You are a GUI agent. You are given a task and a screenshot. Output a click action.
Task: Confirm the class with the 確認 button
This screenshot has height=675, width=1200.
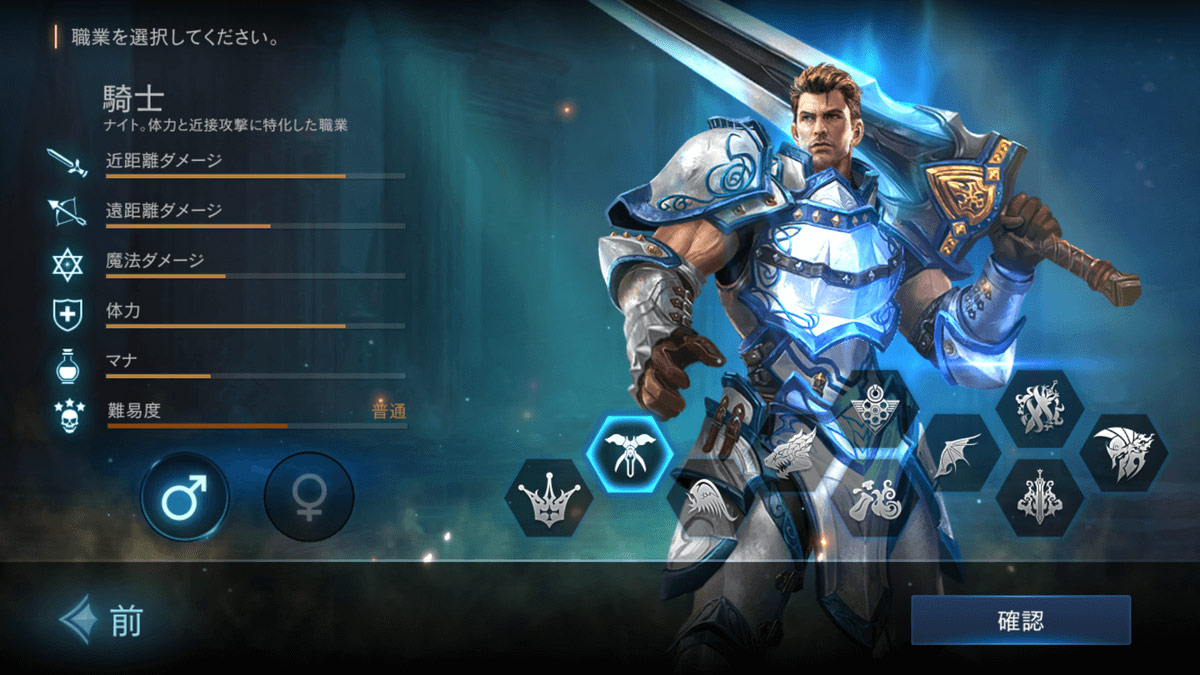pos(1020,620)
